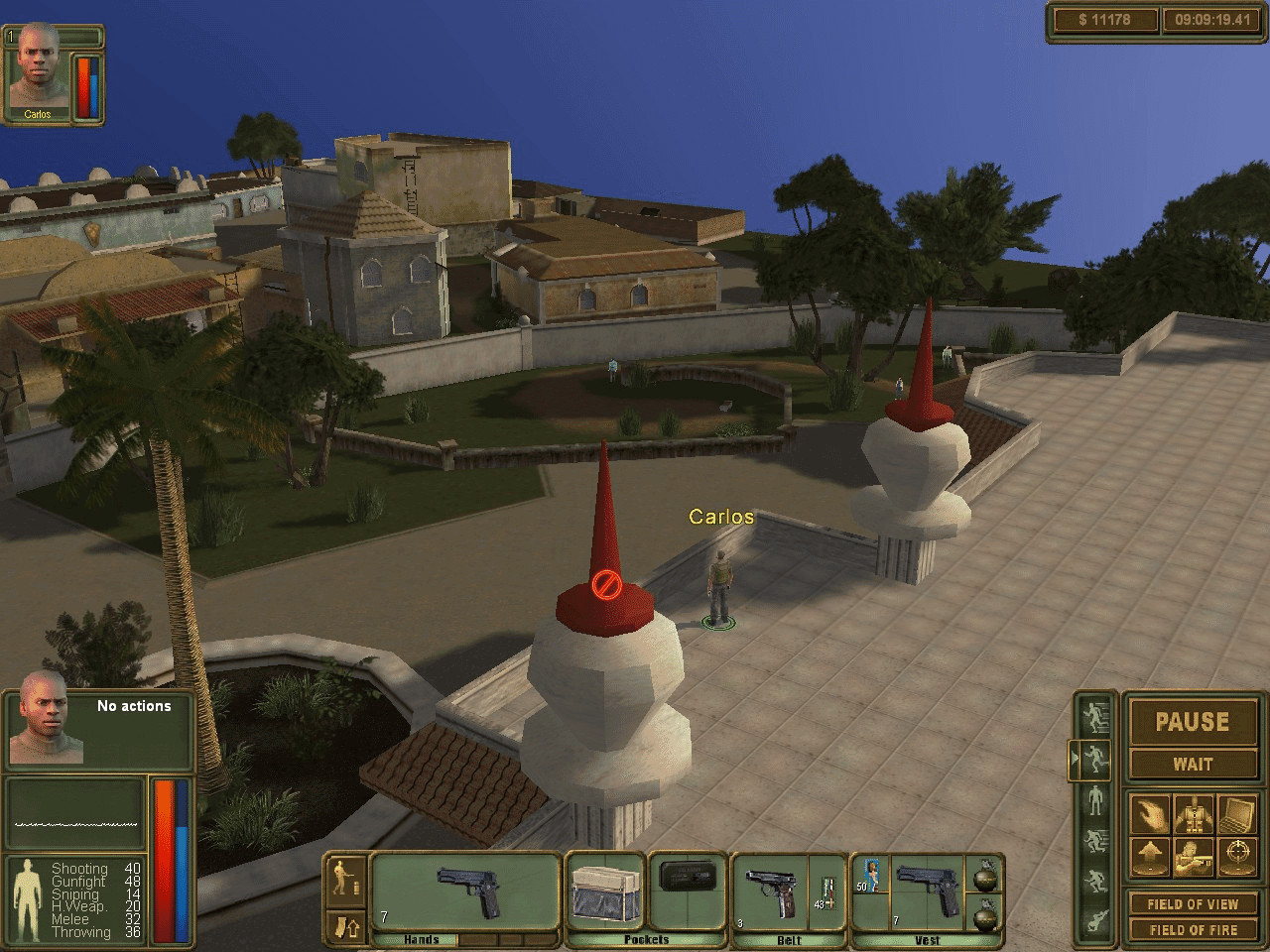Viewport: 1270px width, 952px height.
Task: Select the brown-grip pistol on the Belt
Action: coord(775,892)
